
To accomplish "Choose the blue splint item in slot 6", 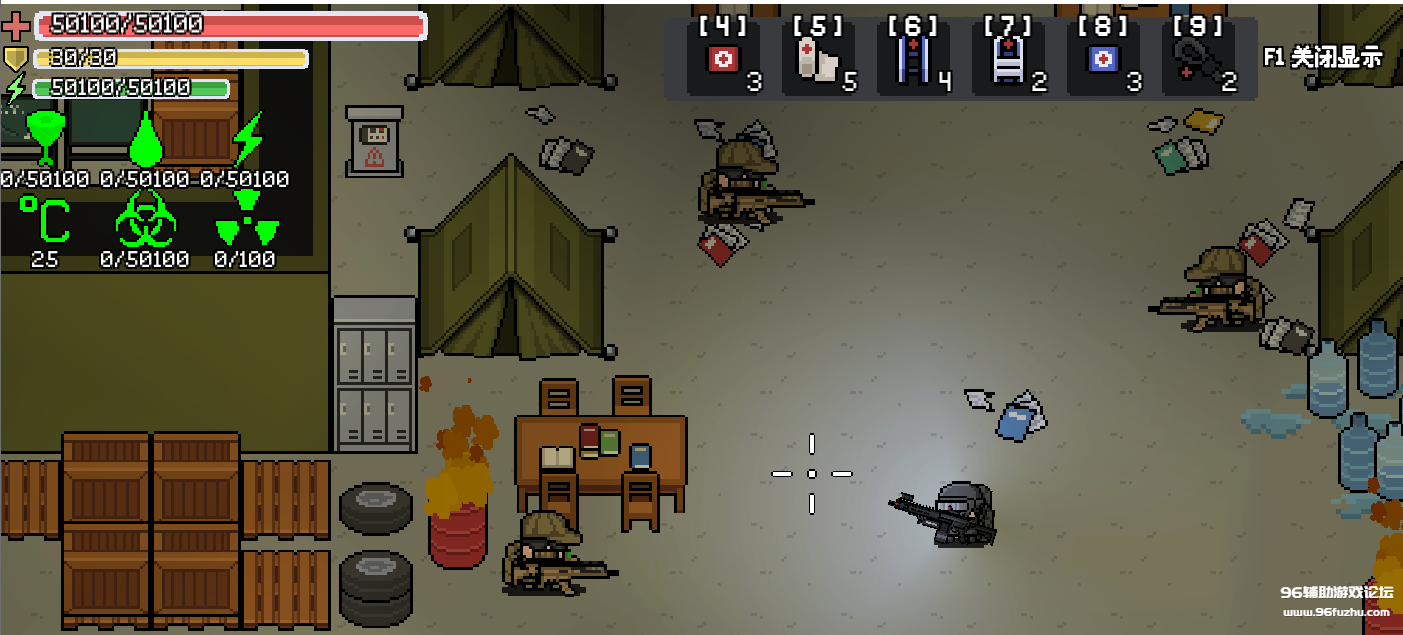I will (913, 61).
